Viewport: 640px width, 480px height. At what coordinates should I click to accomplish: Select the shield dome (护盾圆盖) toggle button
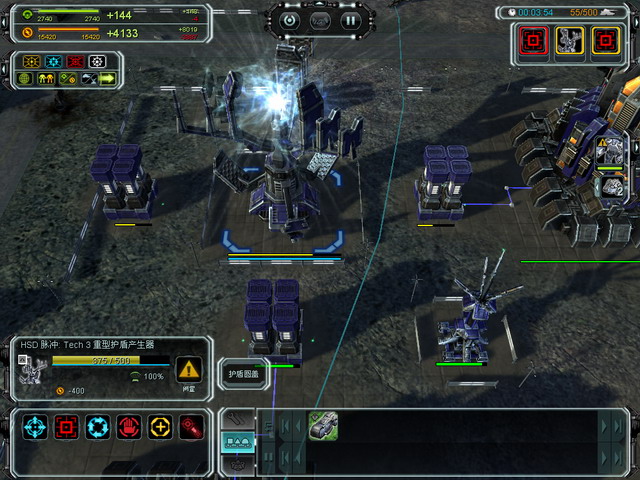coord(243,374)
